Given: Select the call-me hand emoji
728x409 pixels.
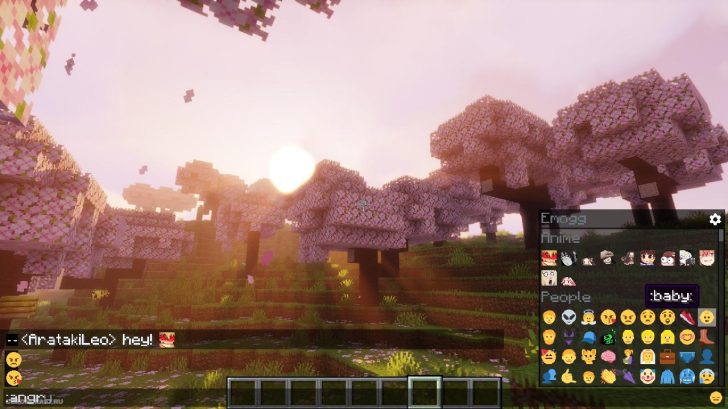Looking at the screenshot, I should click(x=567, y=376).
